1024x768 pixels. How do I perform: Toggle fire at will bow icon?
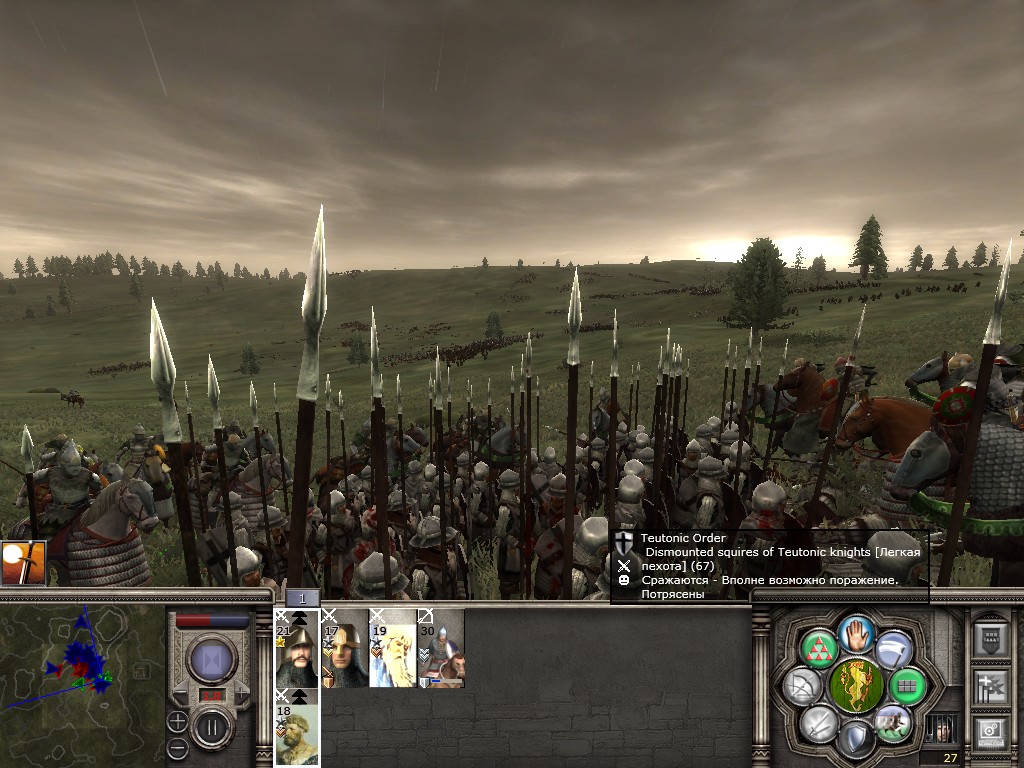(803, 686)
